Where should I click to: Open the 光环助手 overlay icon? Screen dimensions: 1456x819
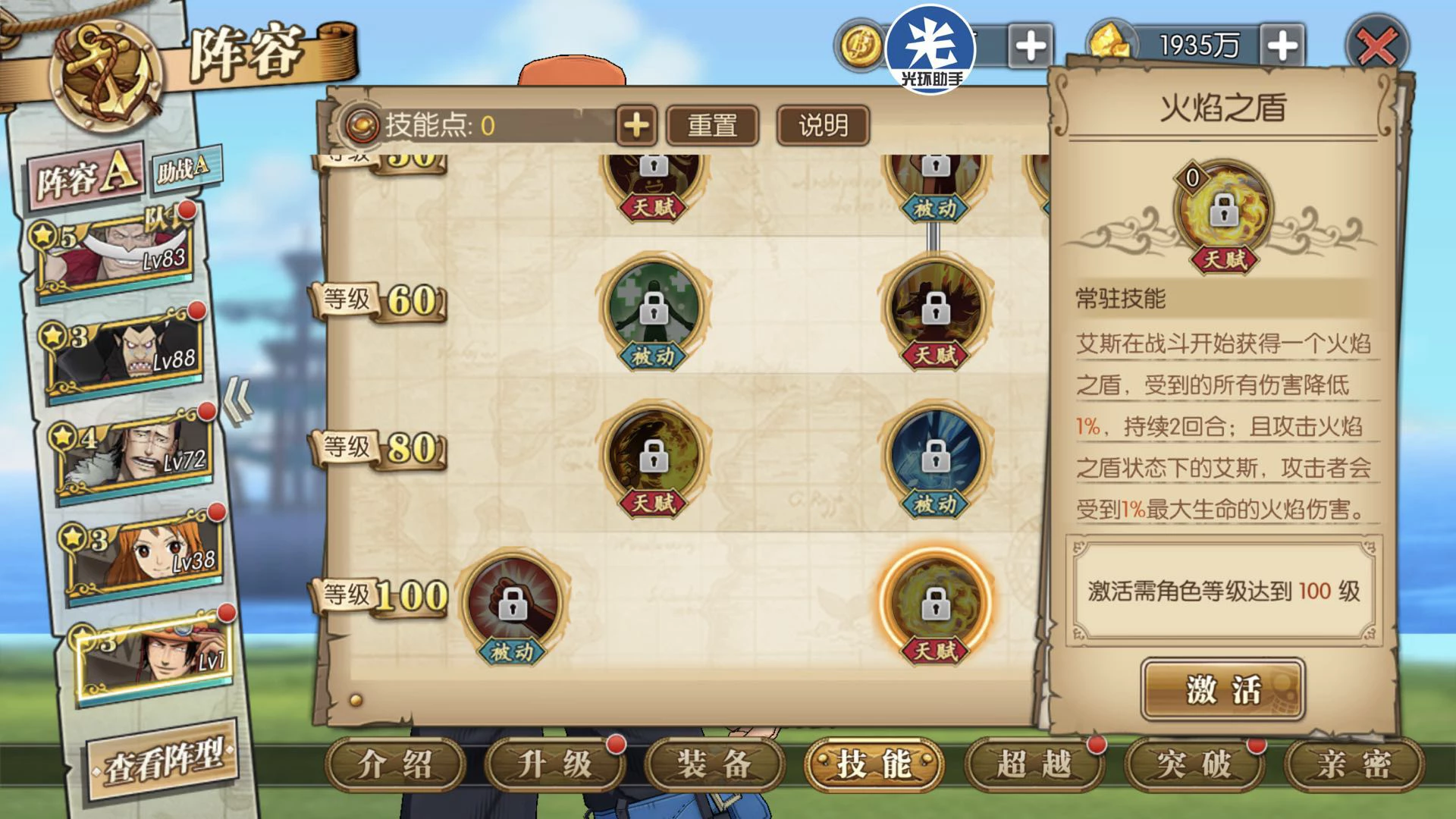[930, 47]
